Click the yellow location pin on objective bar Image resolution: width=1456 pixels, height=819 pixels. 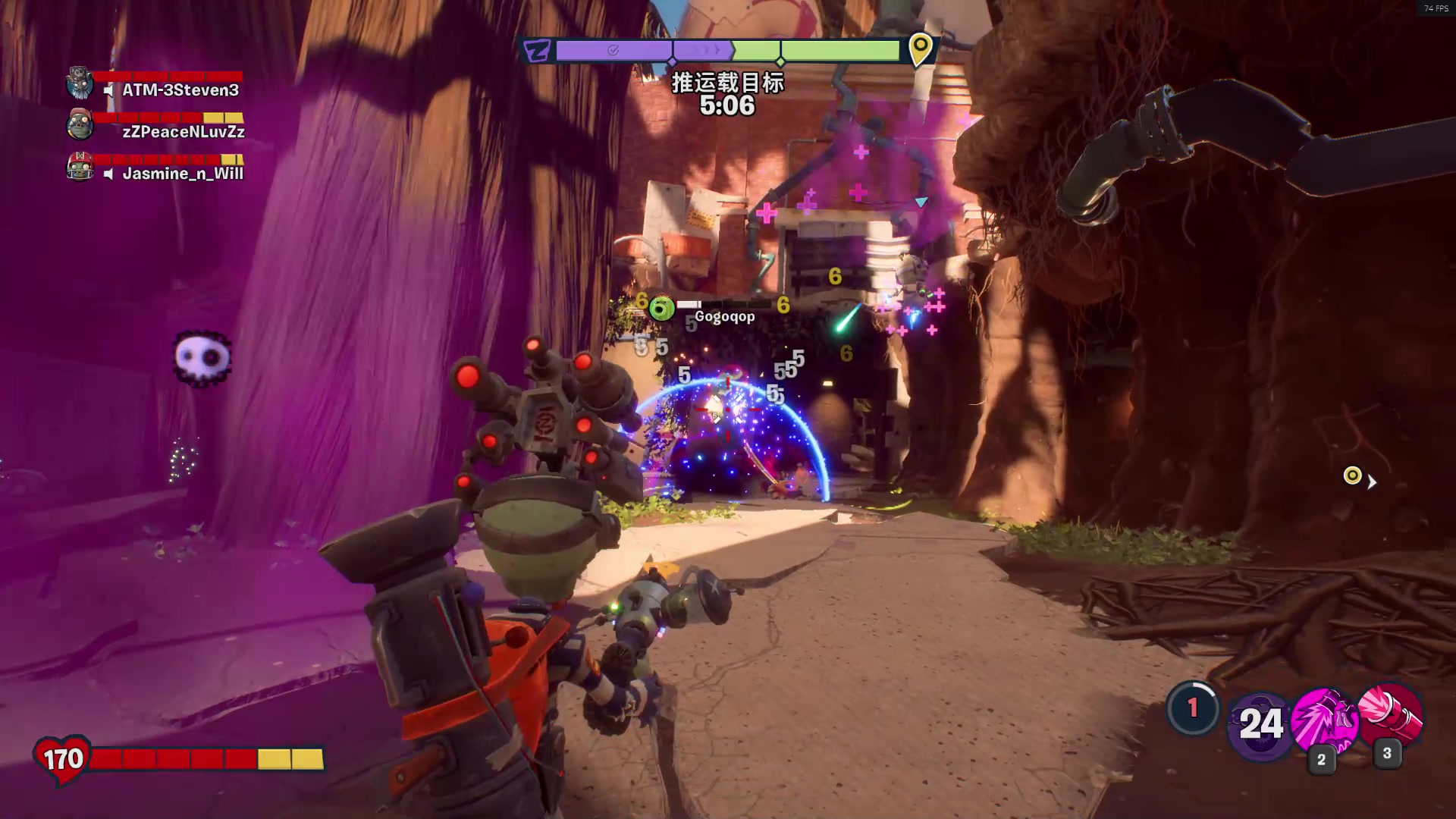tap(920, 49)
